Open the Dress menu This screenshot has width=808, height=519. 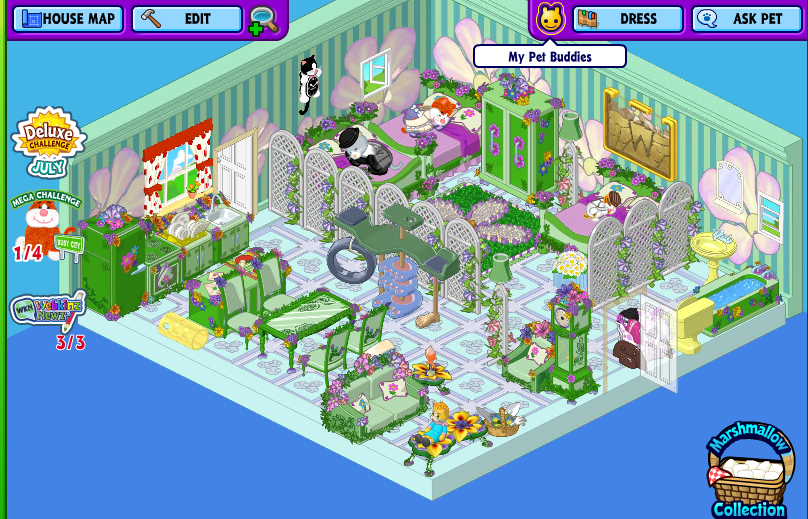[x=627, y=19]
